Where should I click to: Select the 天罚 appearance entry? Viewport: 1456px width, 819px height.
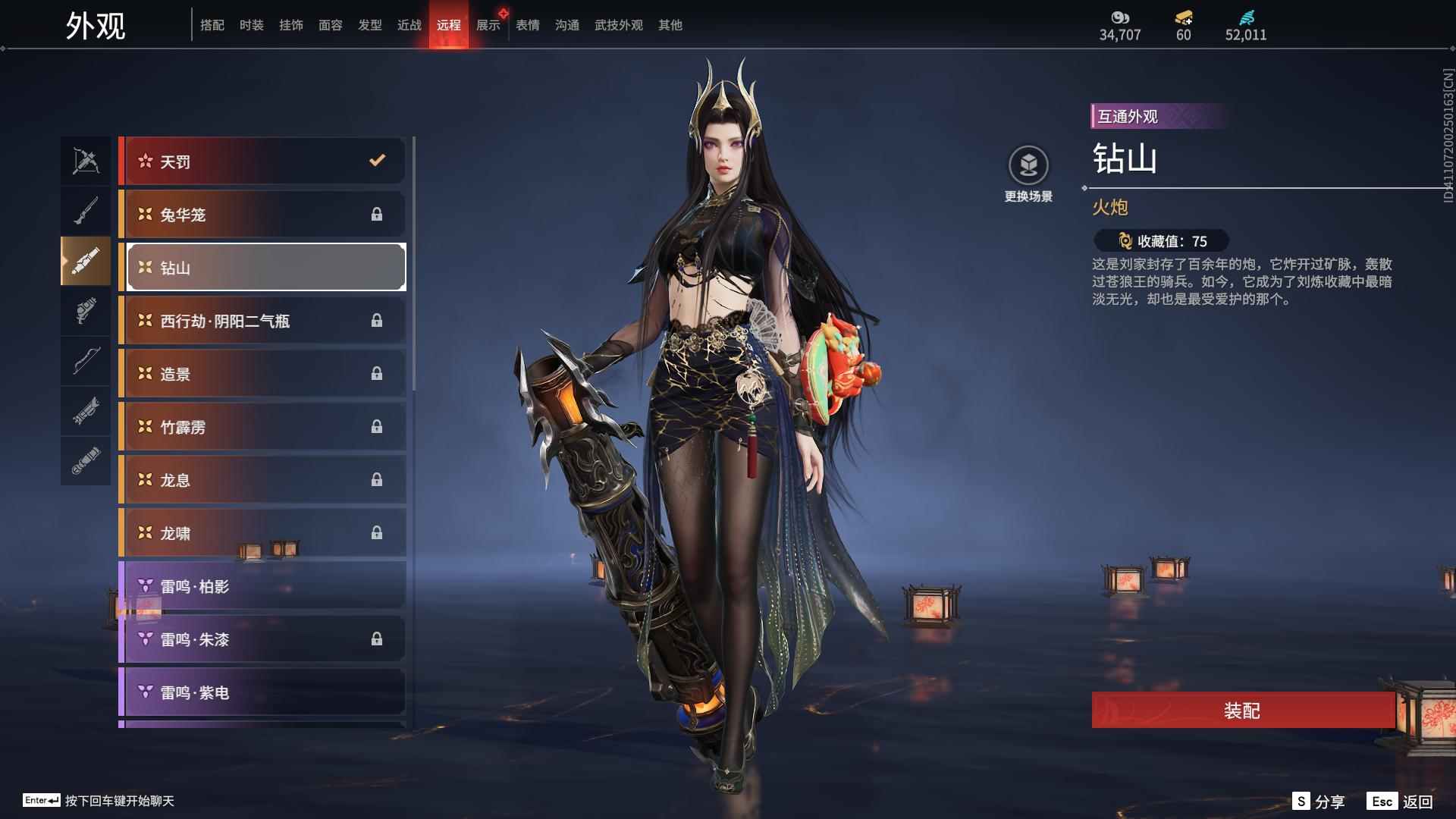(262, 161)
